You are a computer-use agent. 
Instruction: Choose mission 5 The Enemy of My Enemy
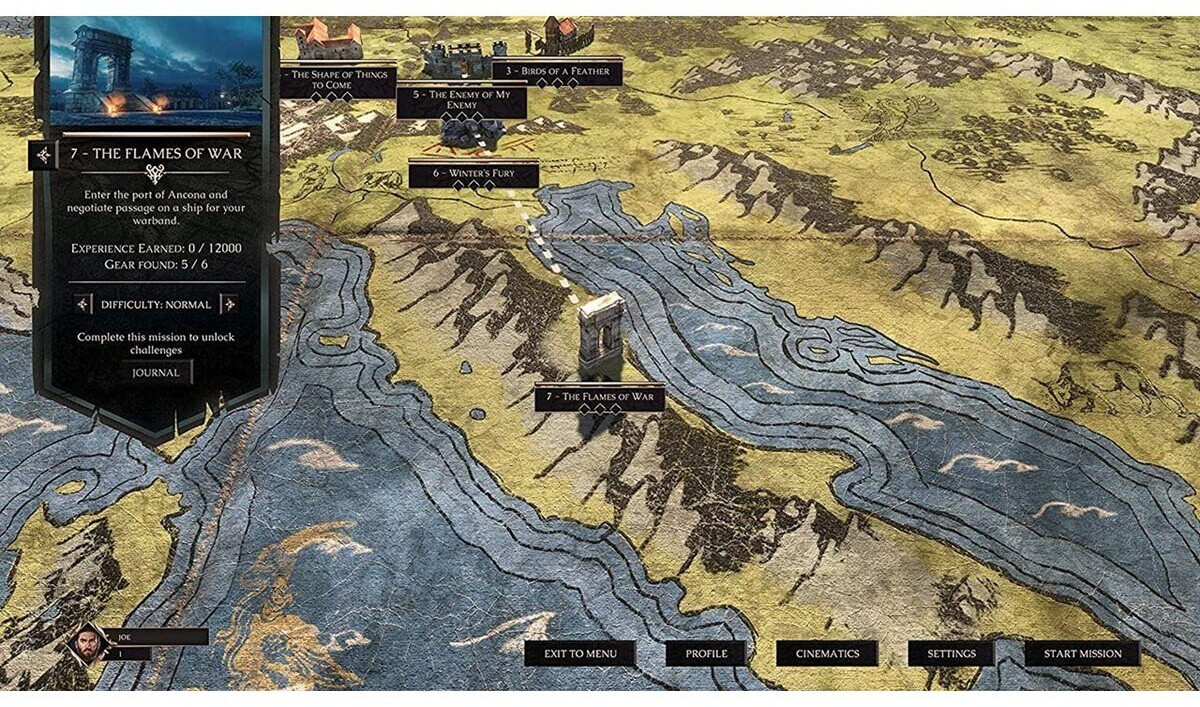click(461, 98)
